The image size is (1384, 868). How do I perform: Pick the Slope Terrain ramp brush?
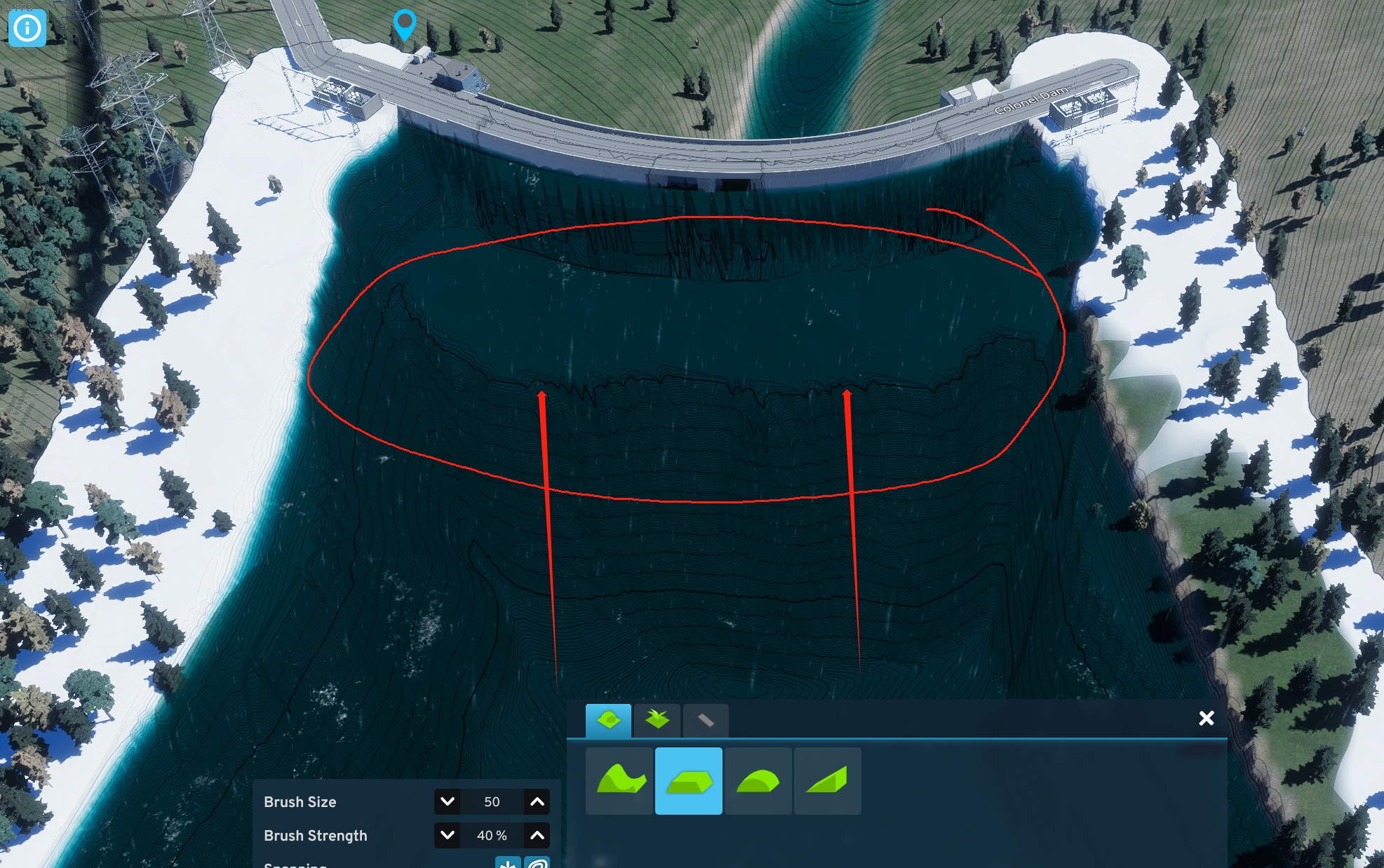coord(828,781)
